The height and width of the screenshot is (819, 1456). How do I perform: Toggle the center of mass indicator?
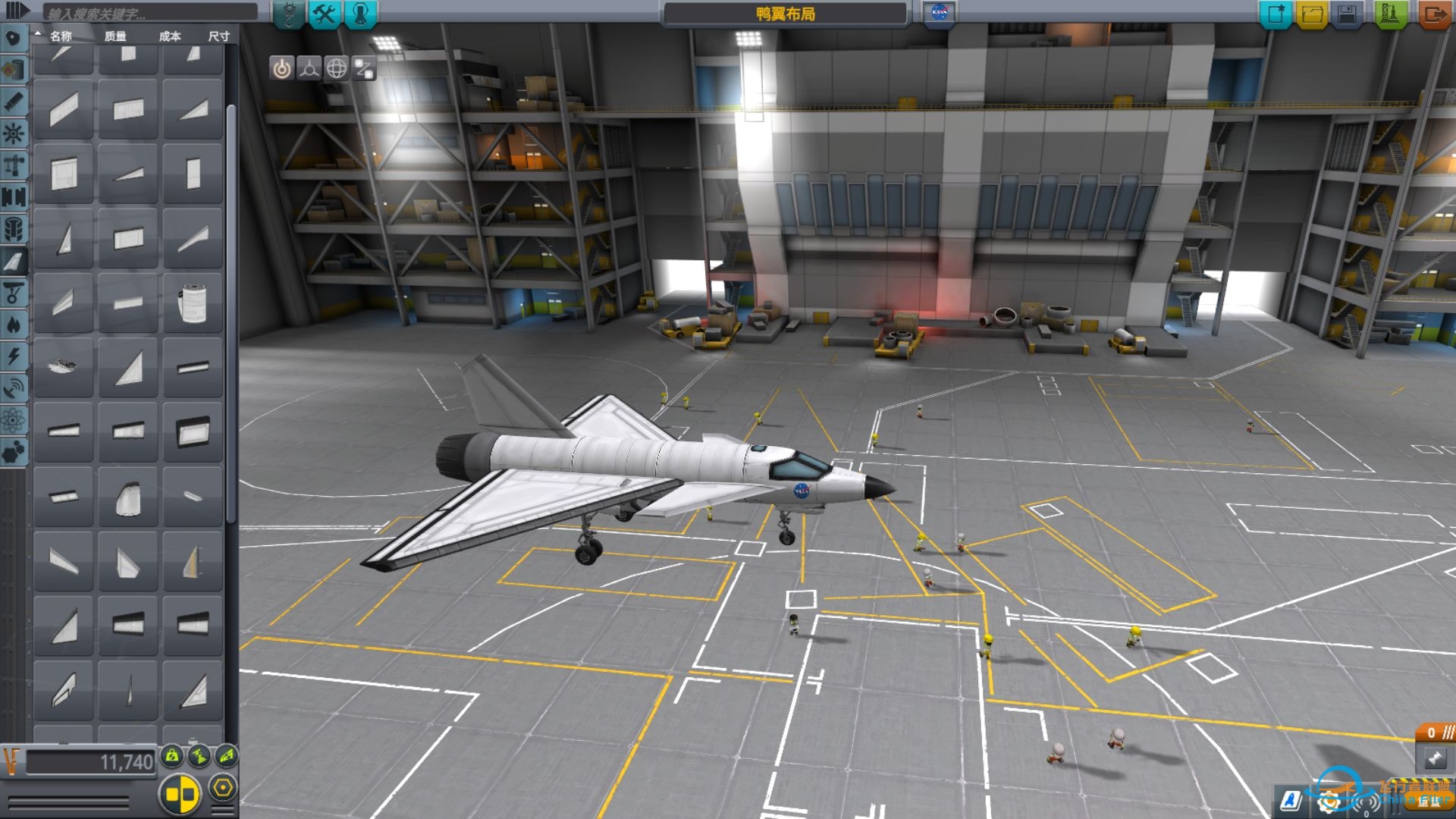tap(173, 755)
